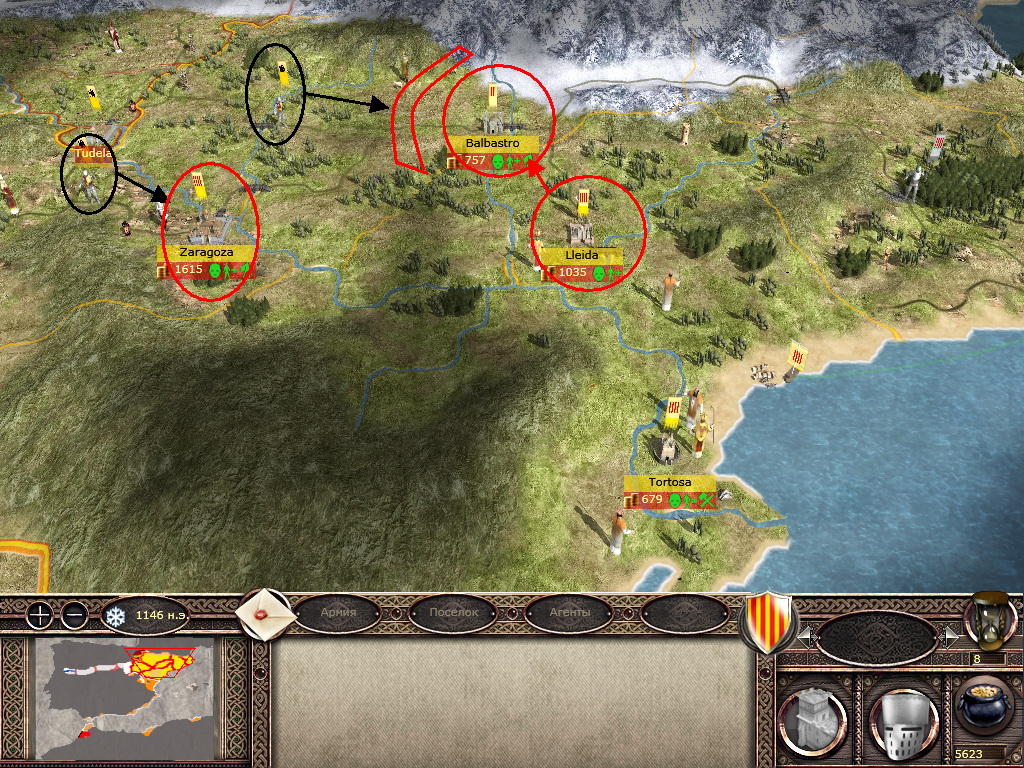Select the Lleida settlement label
This screenshot has width=1024, height=768.
click(581, 256)
